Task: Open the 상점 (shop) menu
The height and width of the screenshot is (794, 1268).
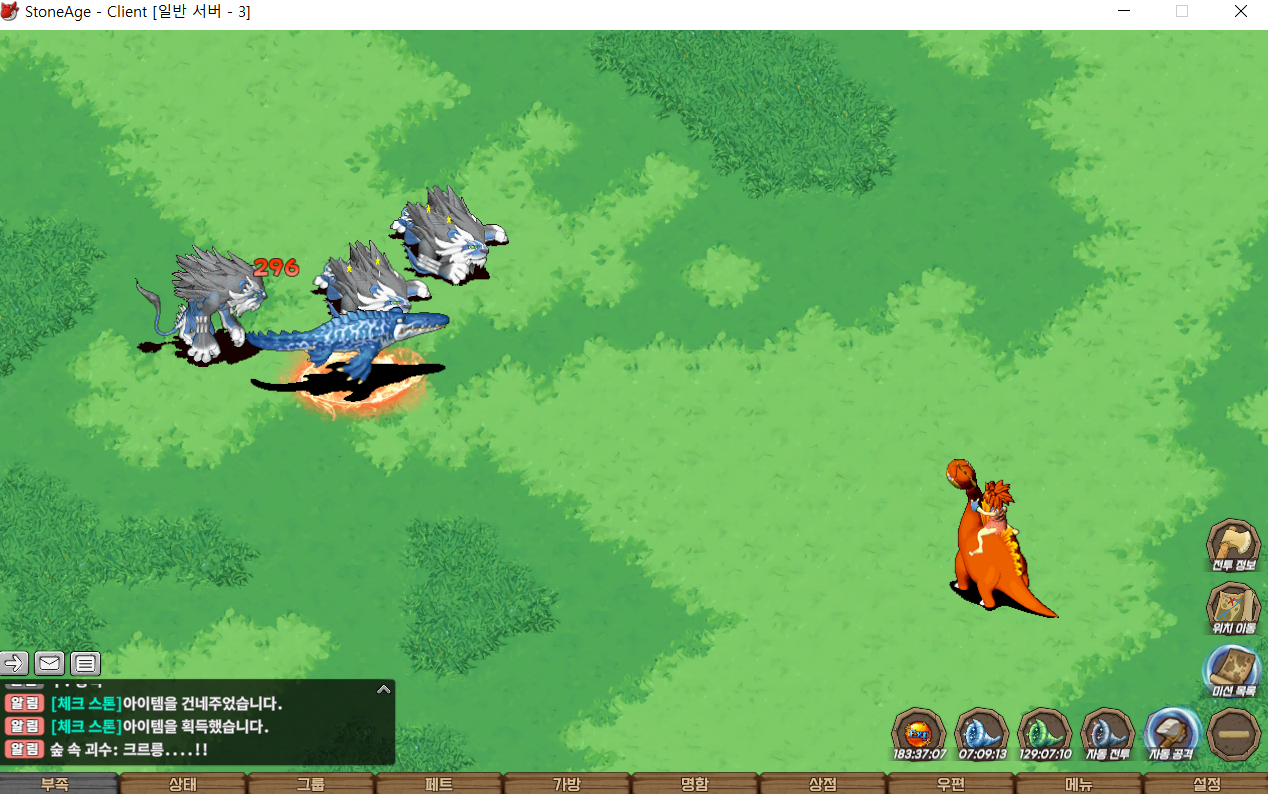Action: (823, 784)
